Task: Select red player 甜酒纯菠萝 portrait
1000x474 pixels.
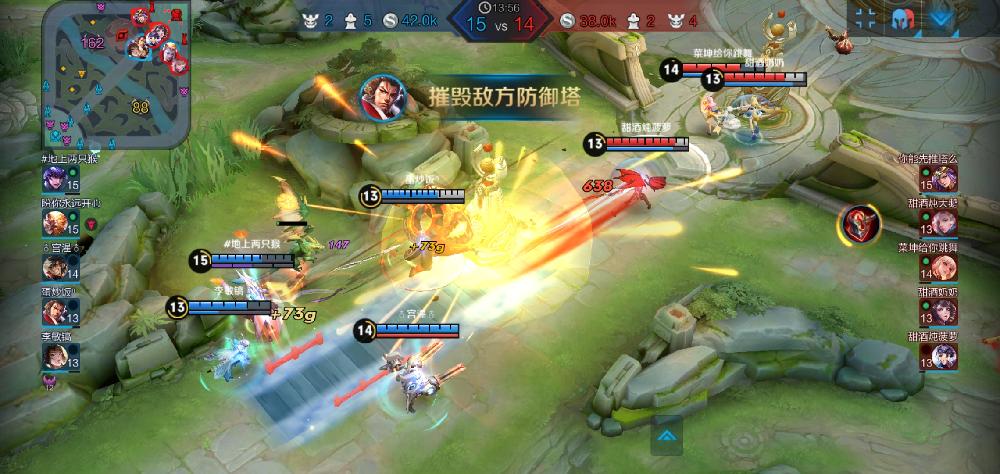Action: point(944,356)
